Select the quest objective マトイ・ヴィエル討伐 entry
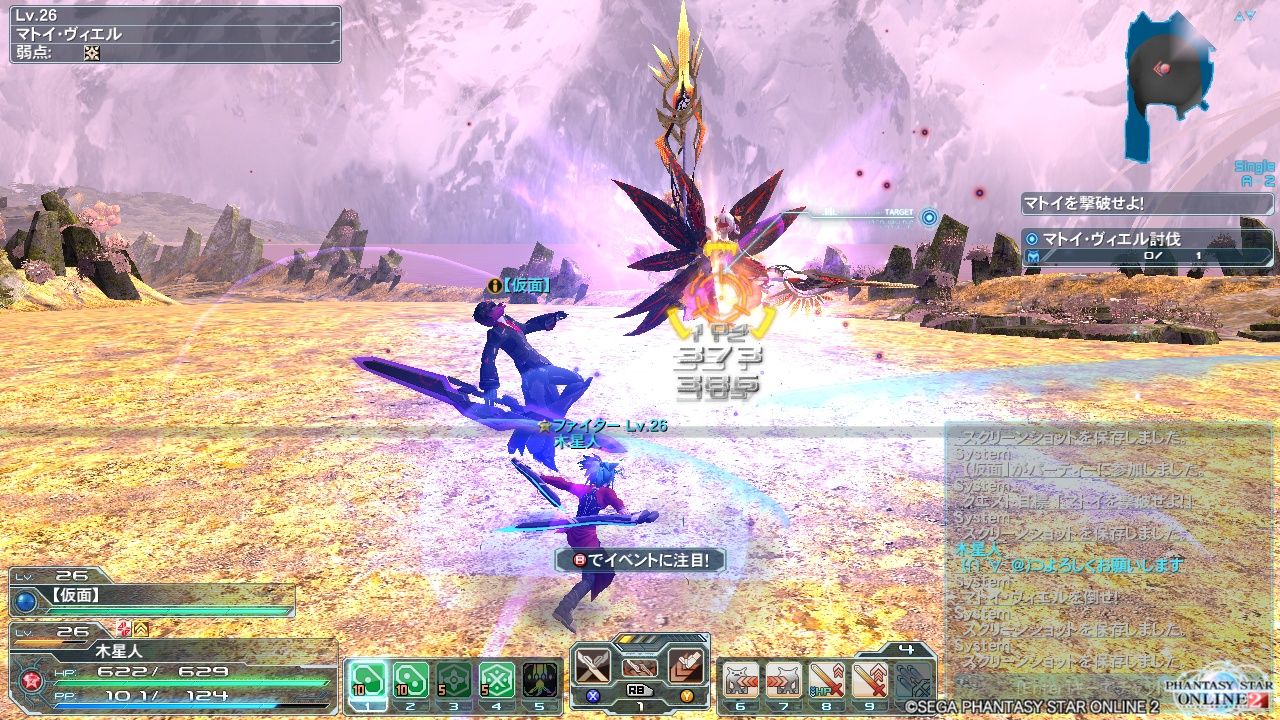 point(1110,240)
